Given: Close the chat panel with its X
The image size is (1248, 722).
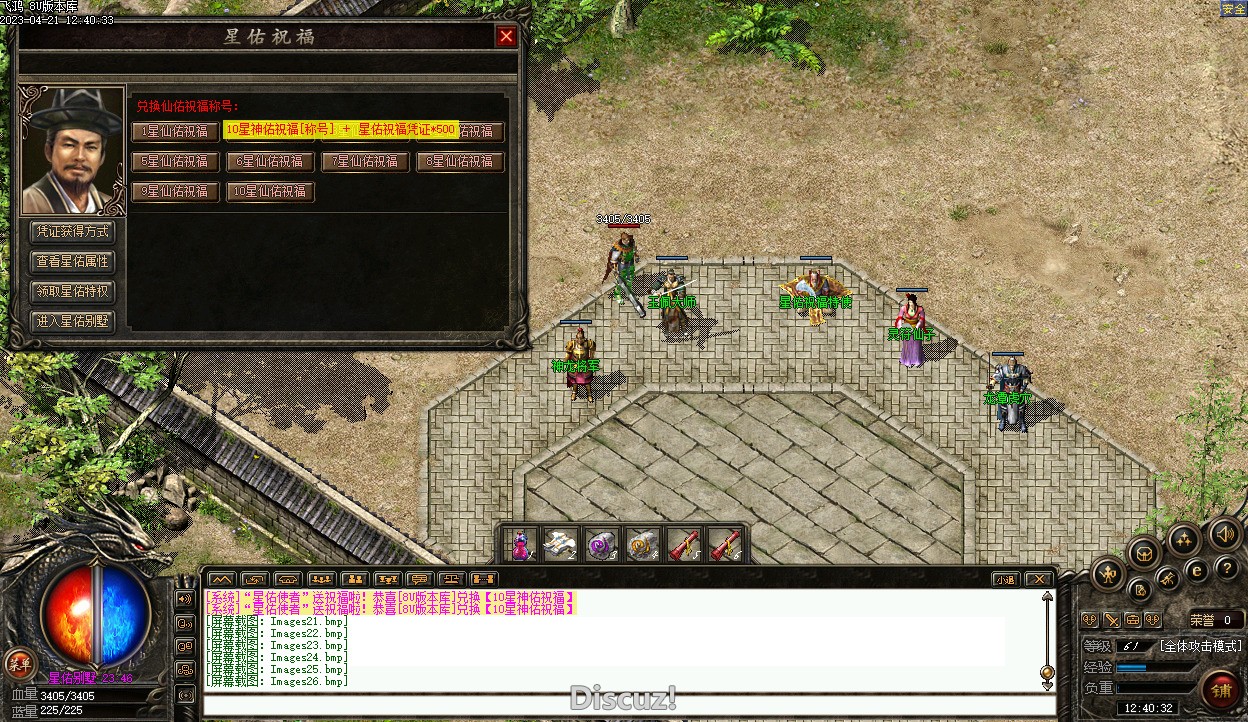Looking at the screenshot, I should (x=1039, y=579).
